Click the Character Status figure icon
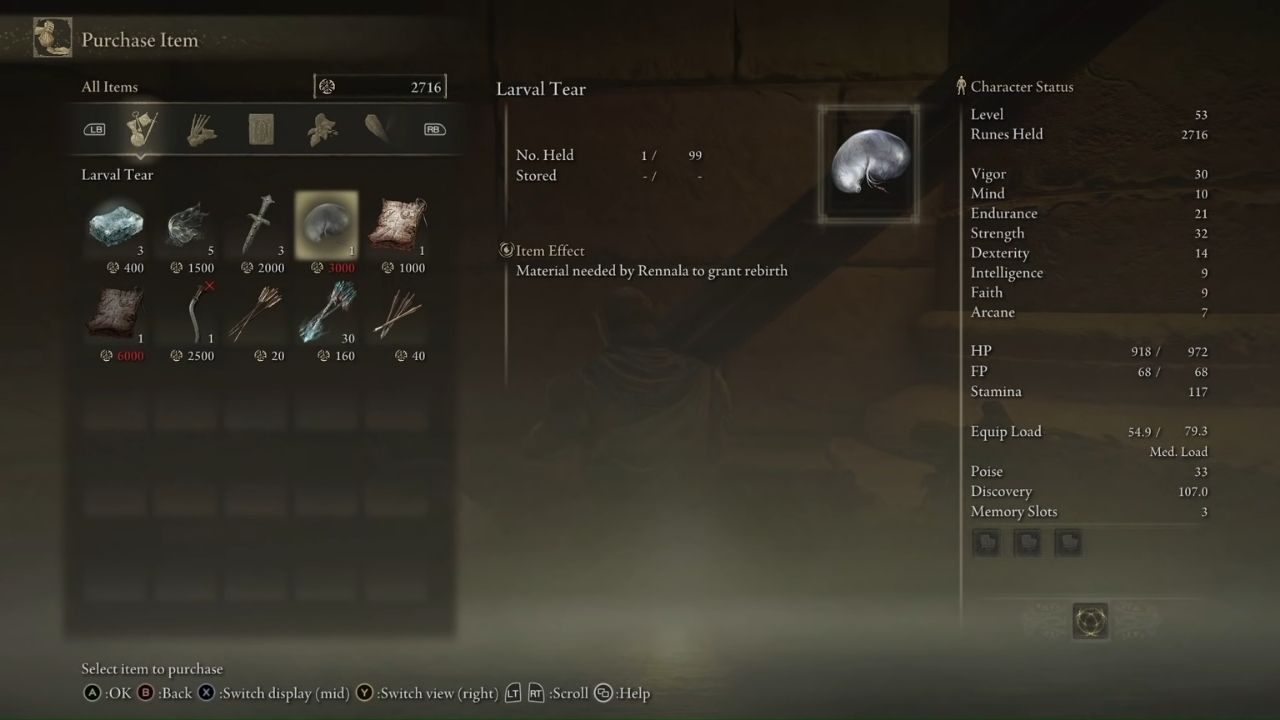The image size is (1280, 720). pyautogui.click(x=961, y=86)
